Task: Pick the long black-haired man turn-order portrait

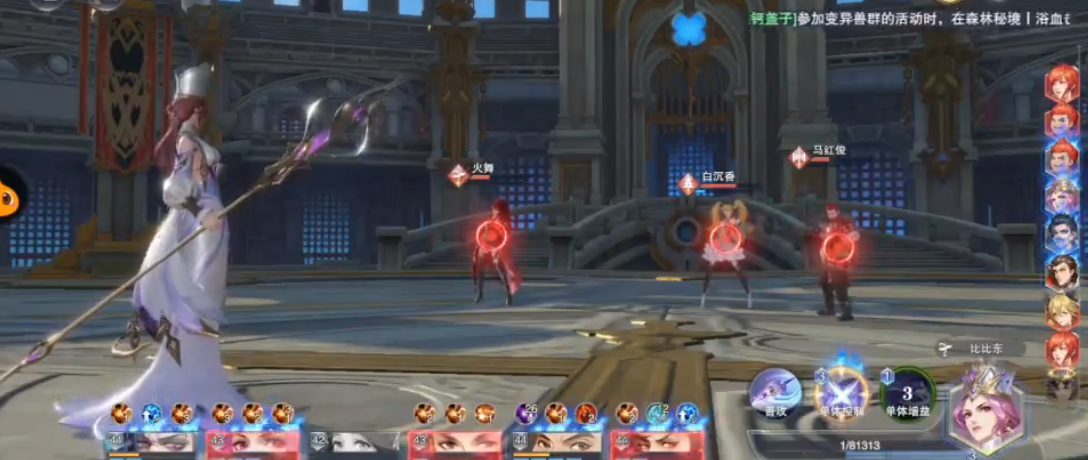Action: coord(1062,273)
